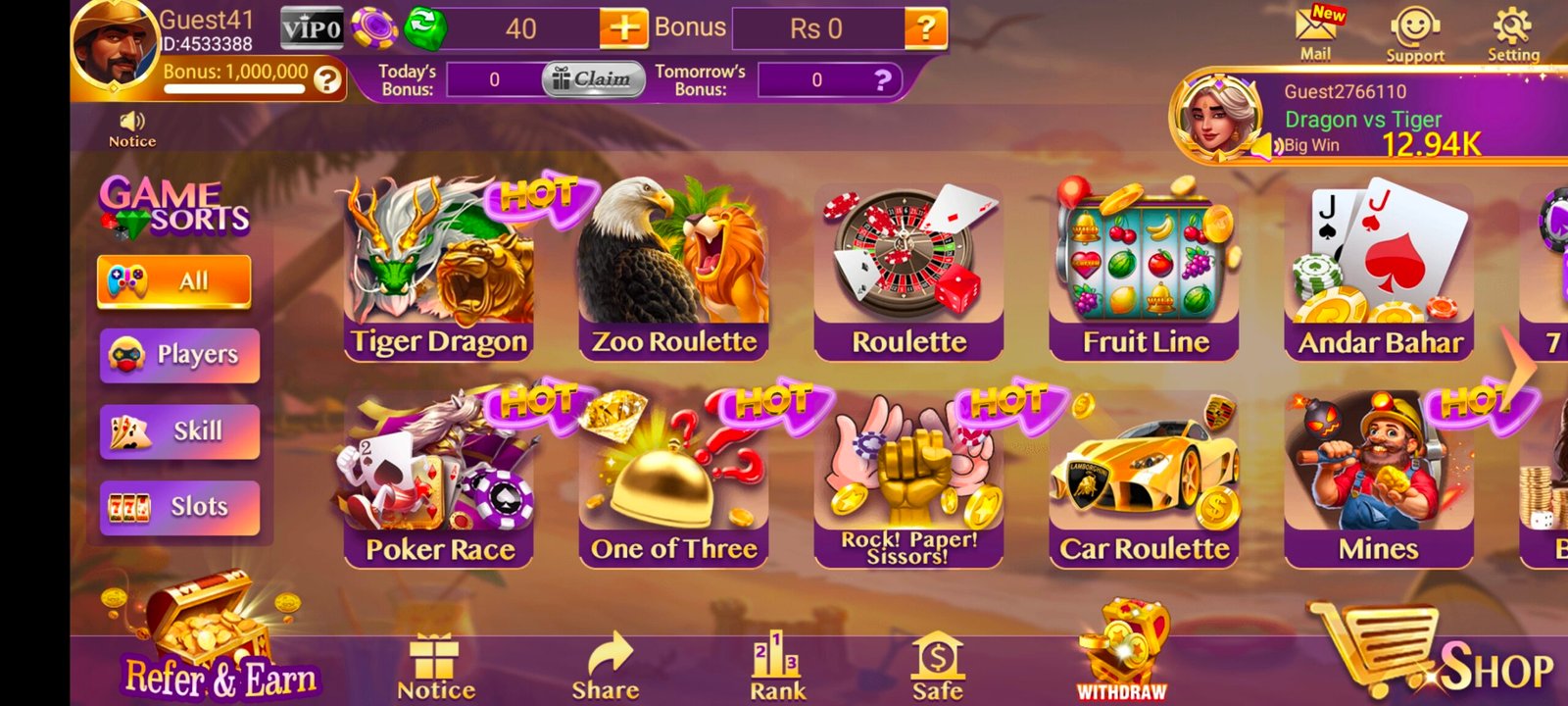Image resolution: width=1568 pixels, height=706 pixels.
Task: Tap the Withdraw treasure chest icon
Action: 1125,642
